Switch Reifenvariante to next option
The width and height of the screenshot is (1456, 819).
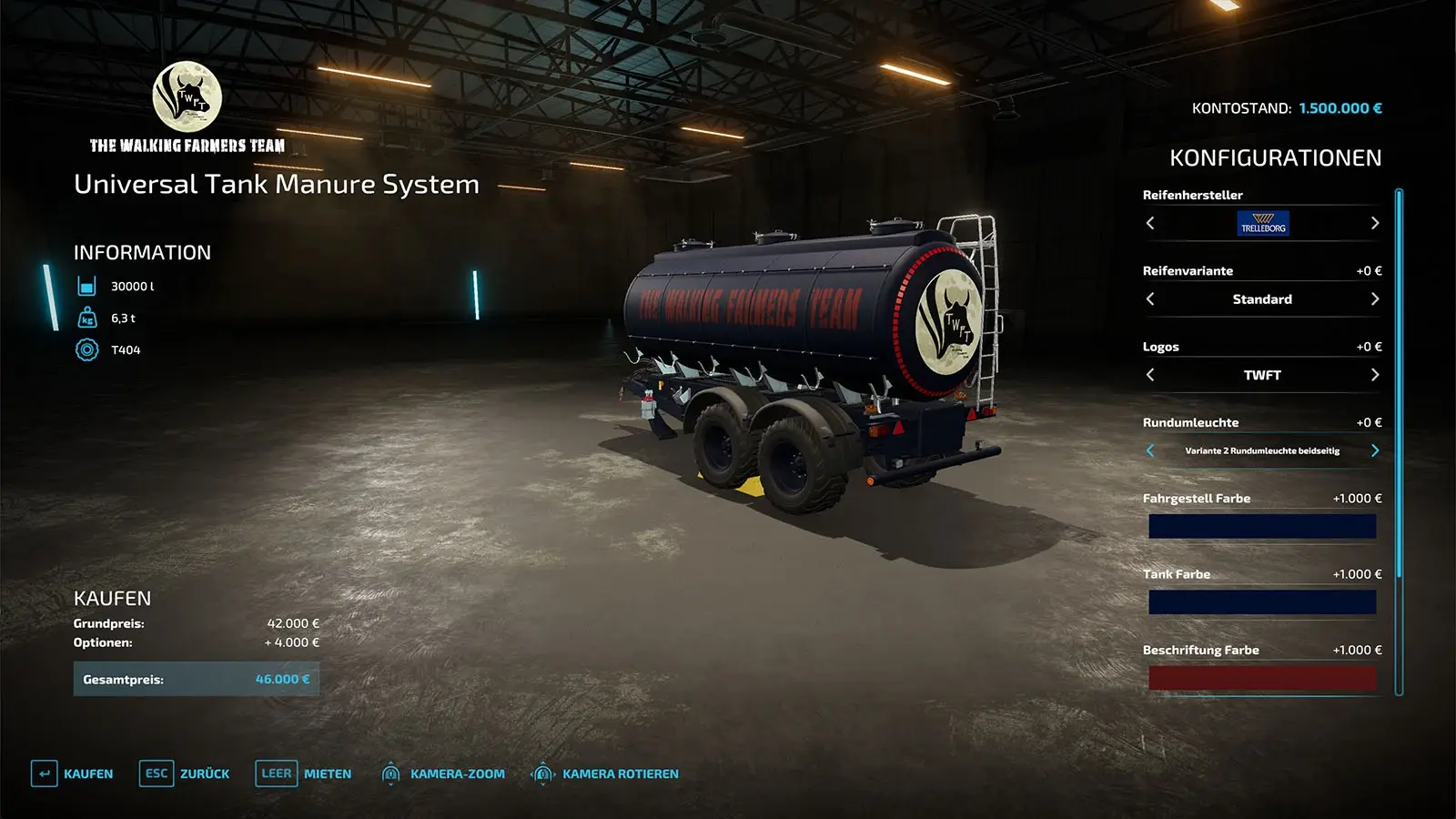(1374, 299)
